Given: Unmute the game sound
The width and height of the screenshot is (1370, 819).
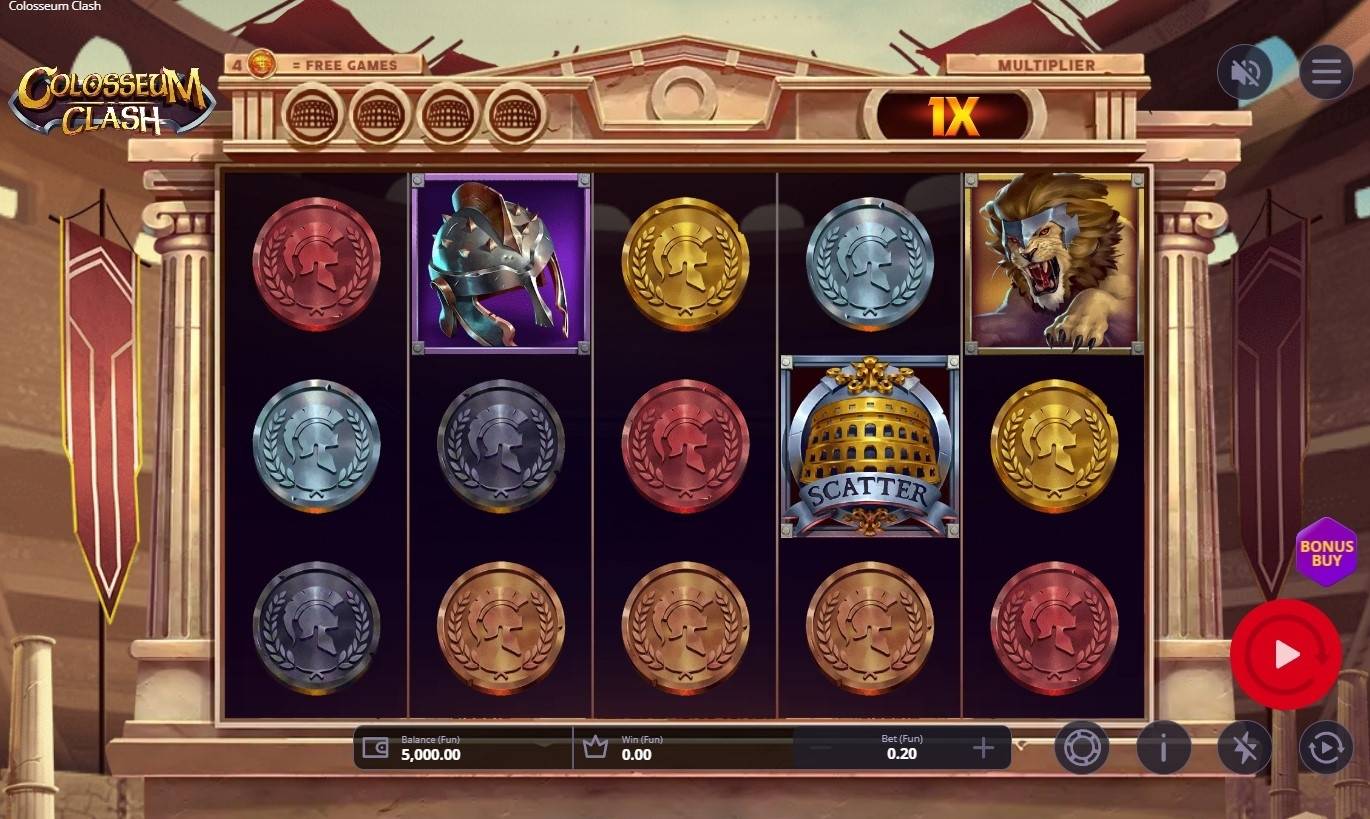Looking at the screenshot, I should pyautogui.click(x=1245, y=71).
